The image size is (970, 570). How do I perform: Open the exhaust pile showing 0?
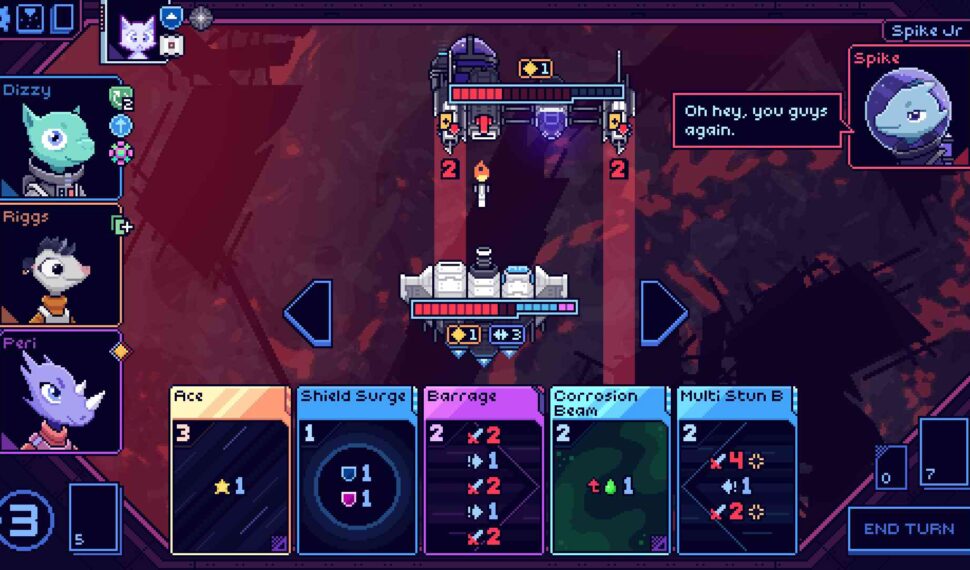891,467
